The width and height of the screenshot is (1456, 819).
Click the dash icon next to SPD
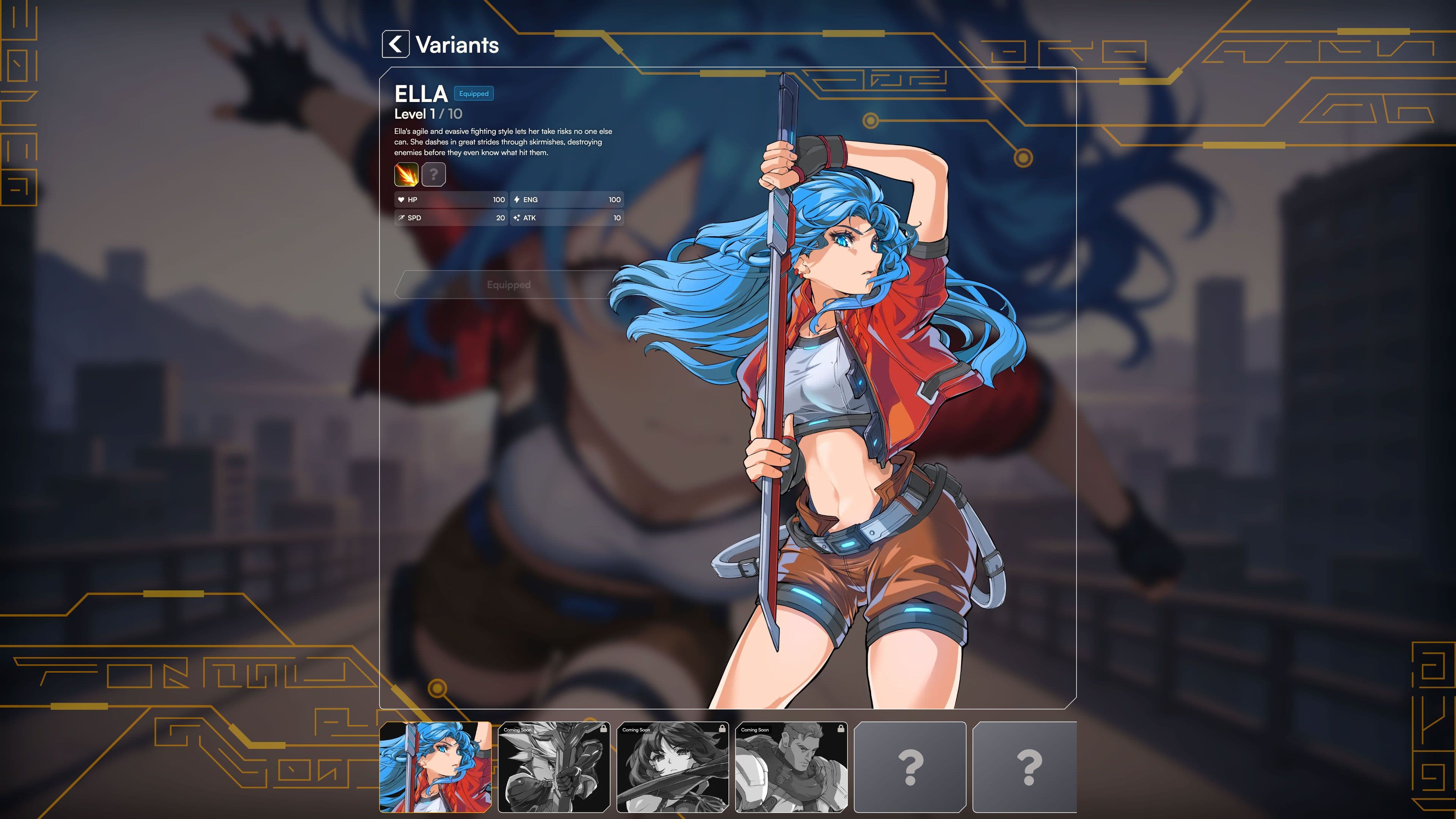pos(402,218)
